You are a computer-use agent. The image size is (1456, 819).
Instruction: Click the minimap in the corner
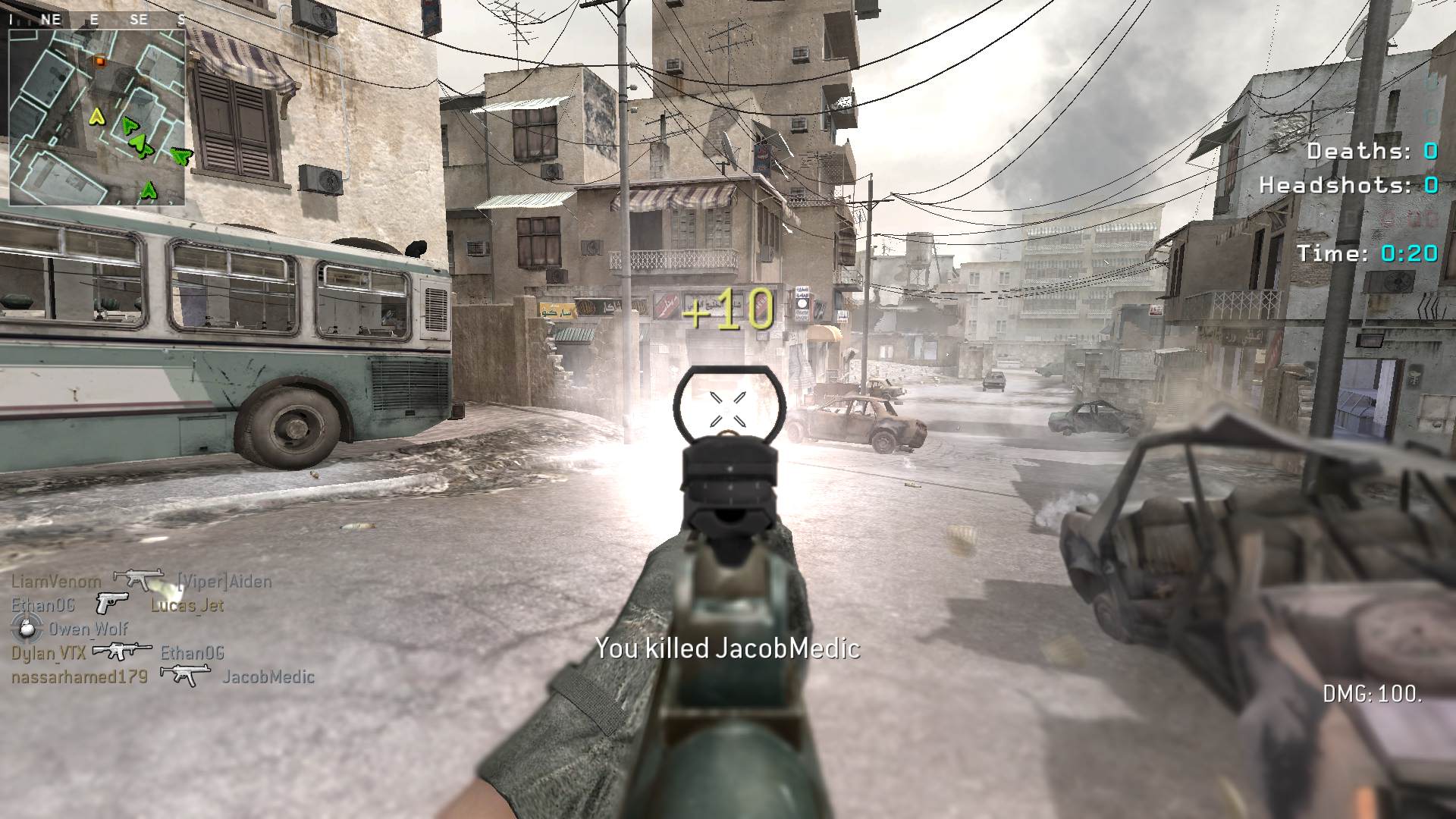tap(97, 118)
